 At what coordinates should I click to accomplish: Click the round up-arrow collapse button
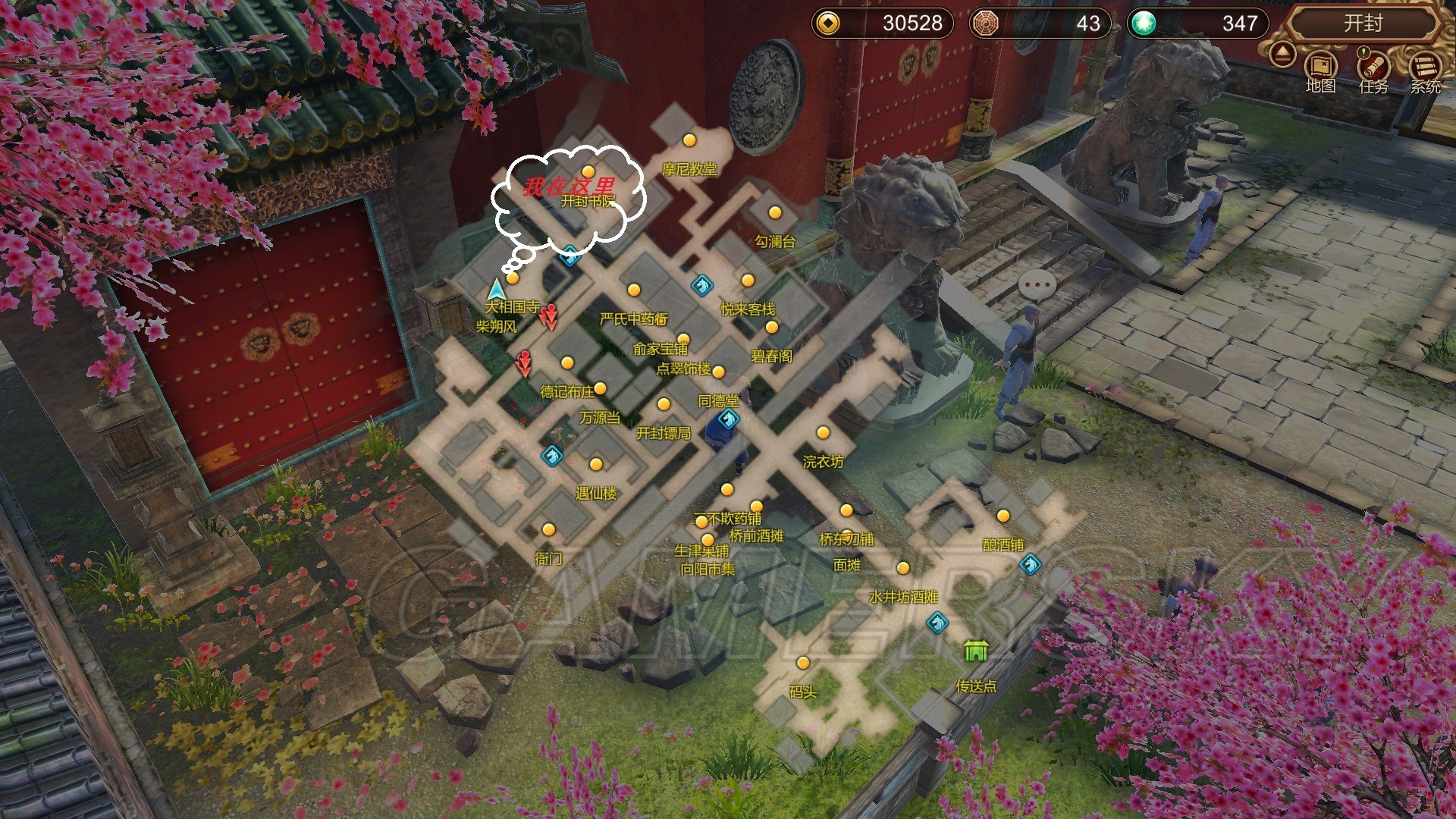1282,55
